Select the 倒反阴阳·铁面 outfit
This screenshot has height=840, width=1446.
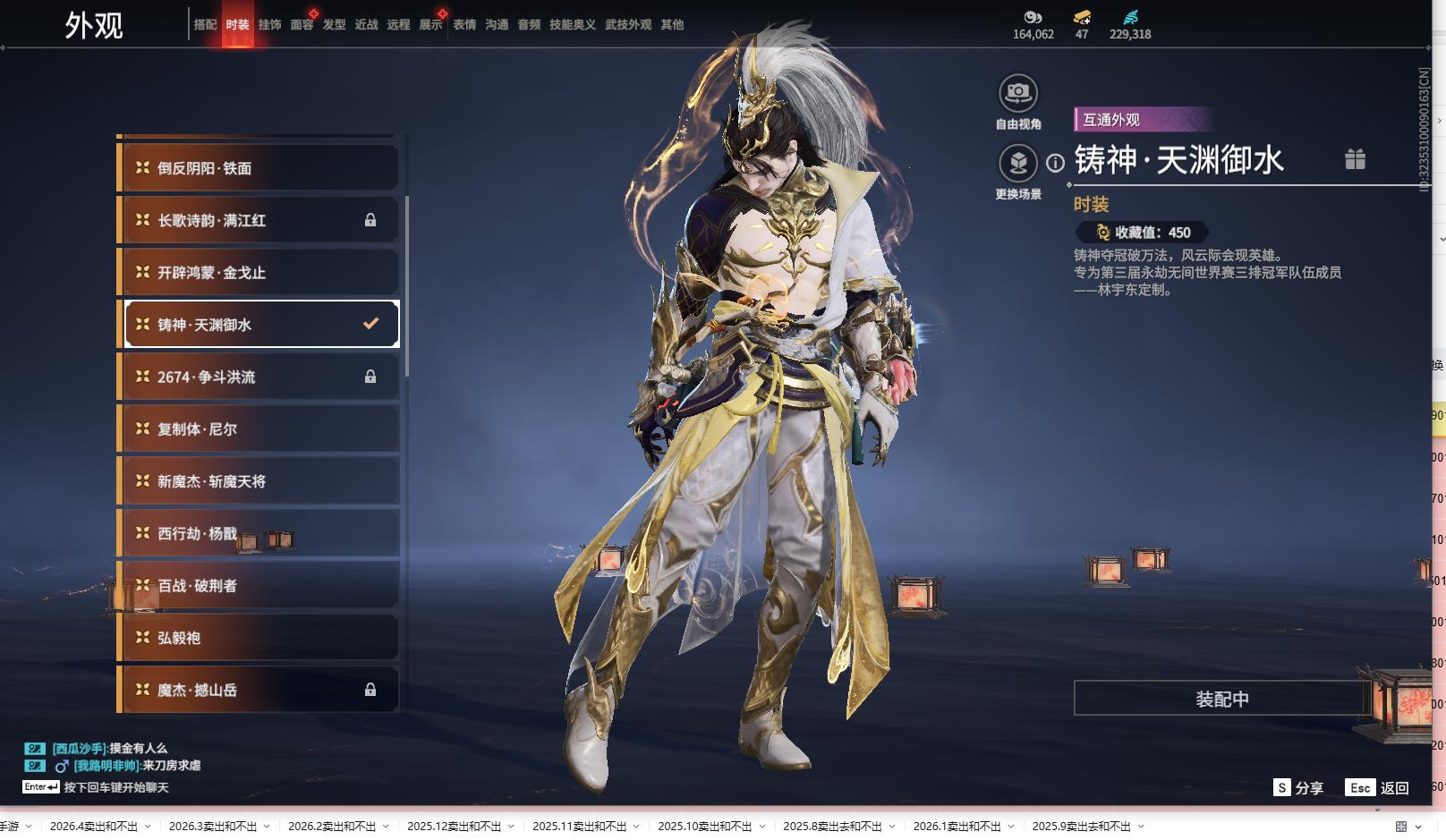259,168
